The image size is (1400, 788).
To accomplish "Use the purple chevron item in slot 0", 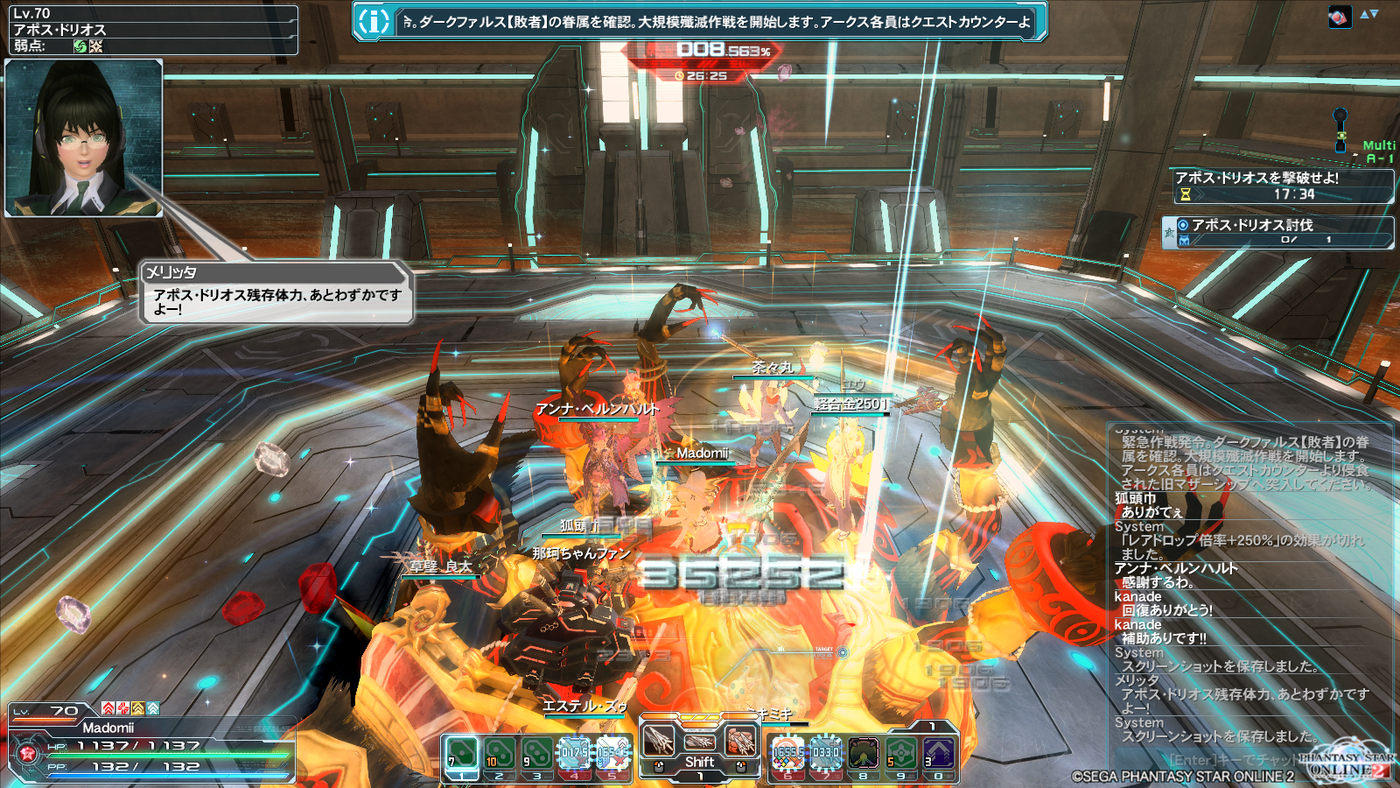I will pos(938,752).
